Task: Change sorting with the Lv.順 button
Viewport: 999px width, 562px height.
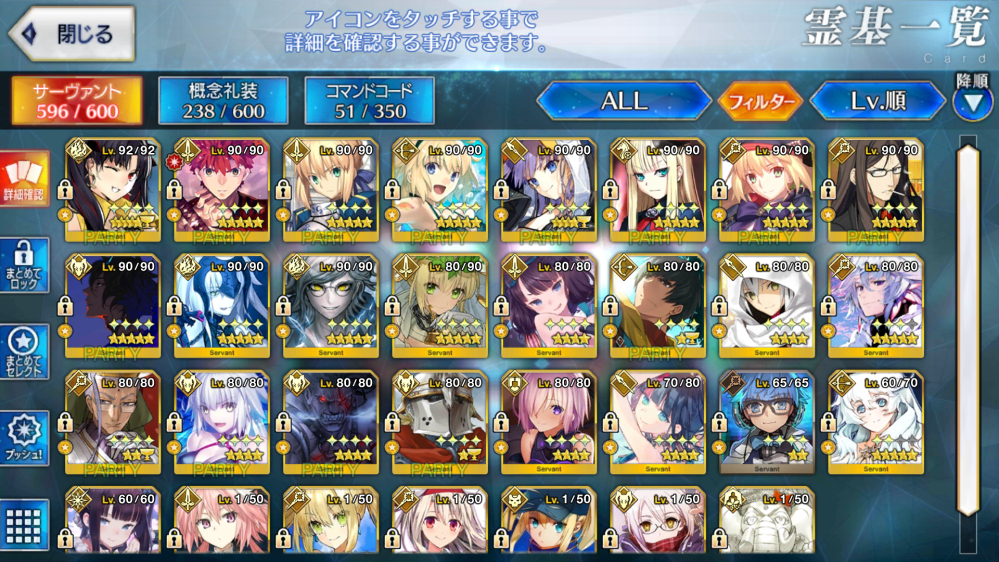Action: tap(876, 101)
